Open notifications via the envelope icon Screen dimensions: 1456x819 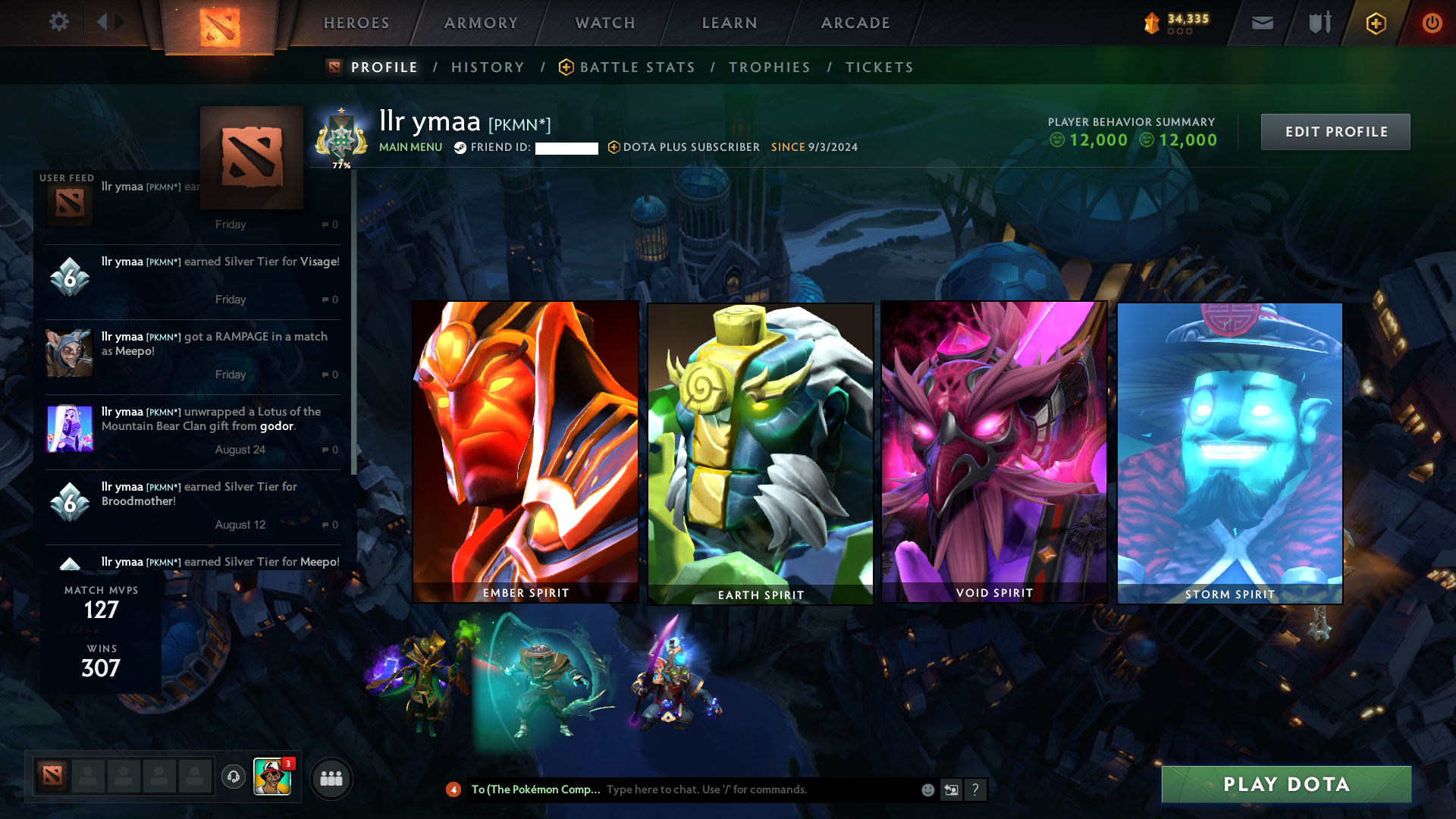coord(1262,23)
